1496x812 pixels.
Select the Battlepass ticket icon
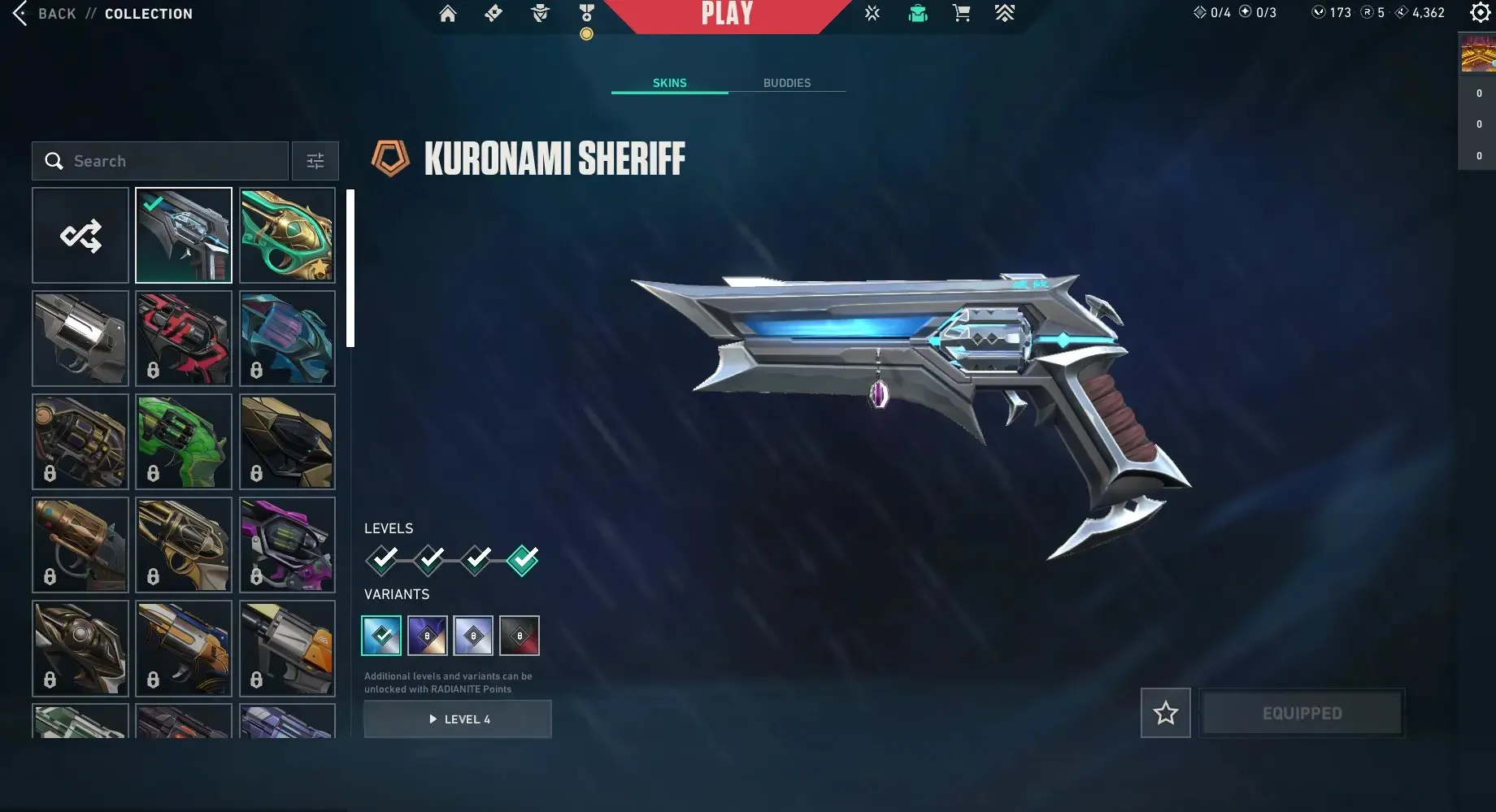point(493,14)
